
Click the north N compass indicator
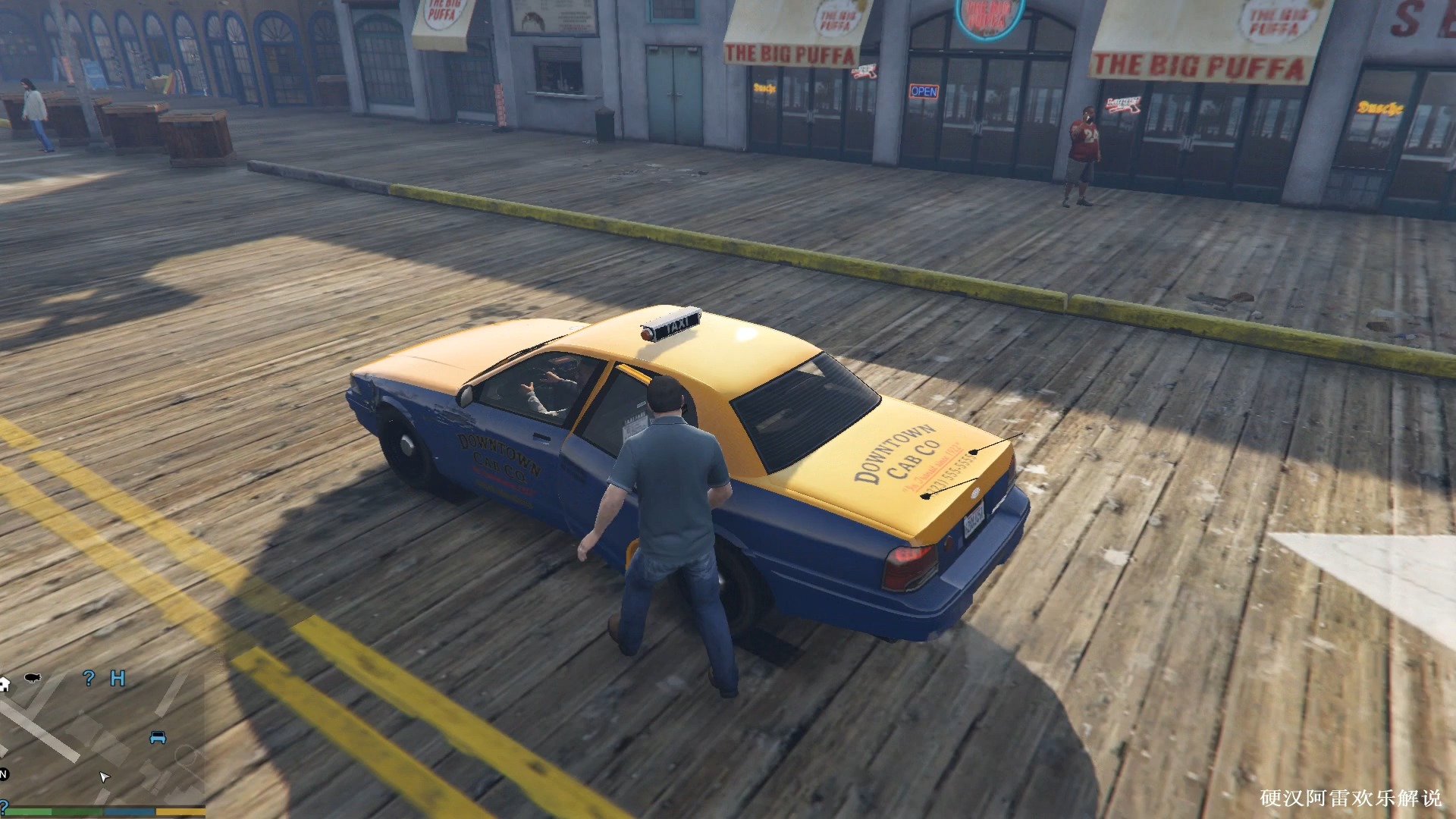pyautogui.click(x=3, y=774)
